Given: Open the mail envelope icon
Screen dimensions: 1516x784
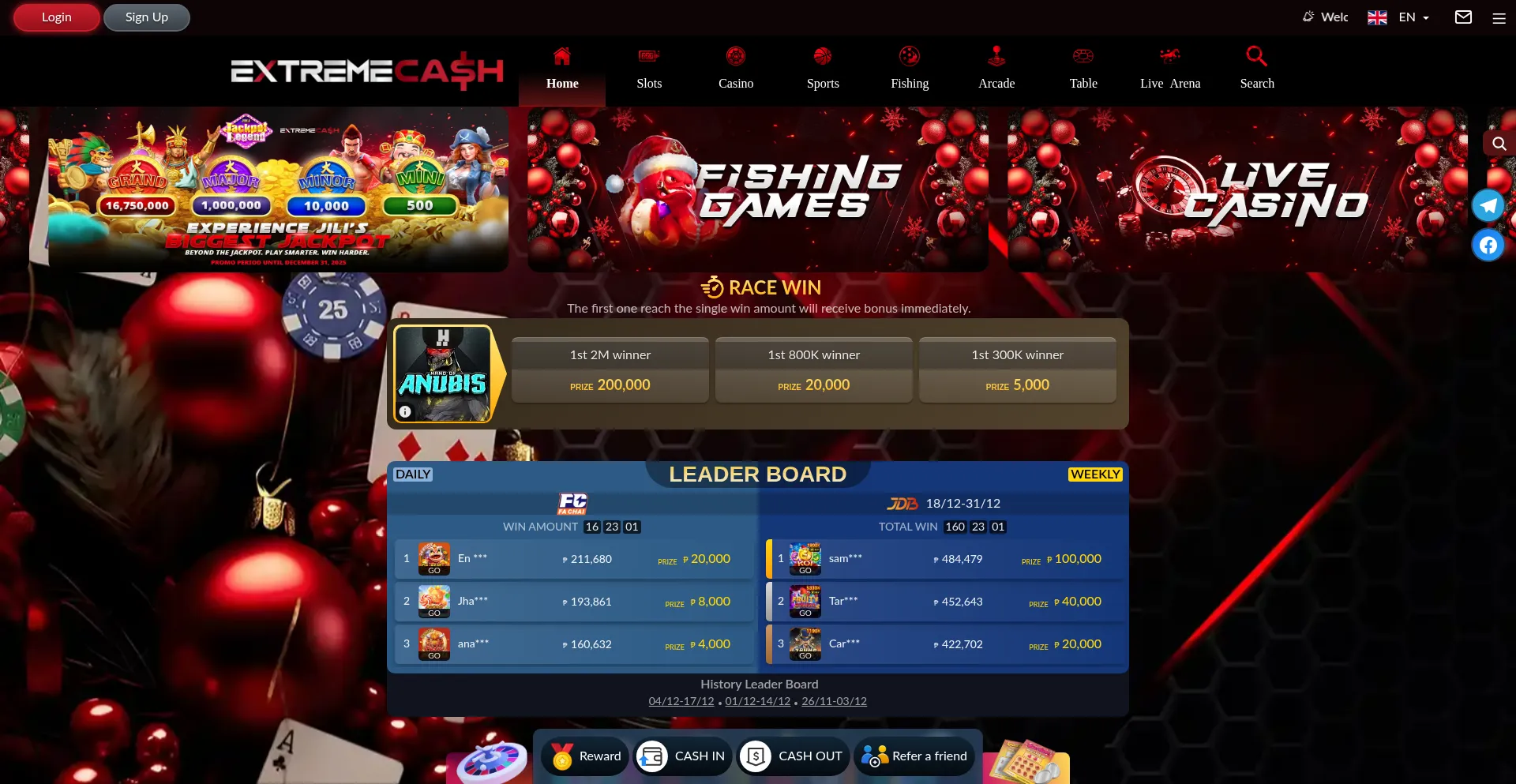Looking at the screenshot, I should 1463,17.
